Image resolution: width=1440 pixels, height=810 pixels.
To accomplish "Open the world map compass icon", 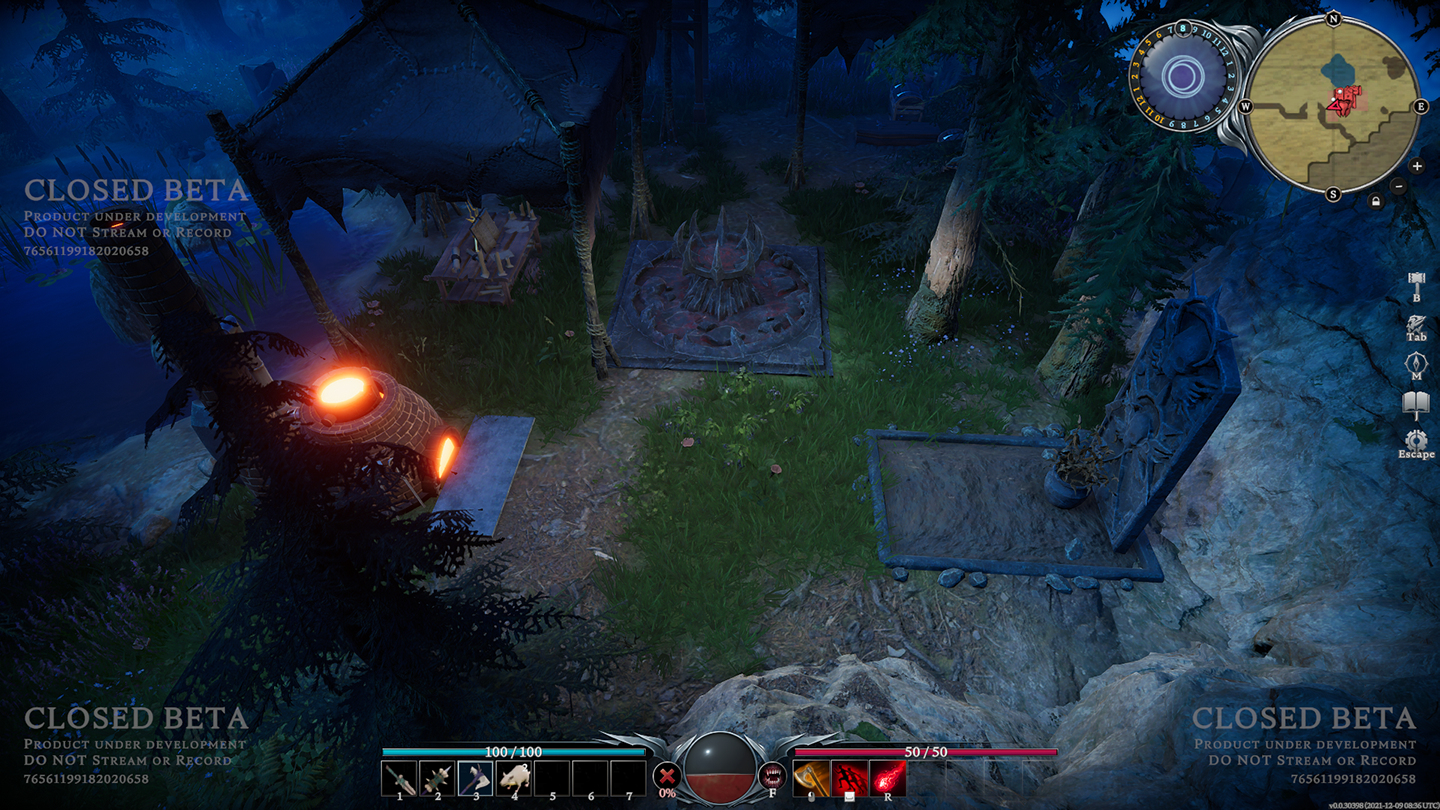I will pos(1416,365).
